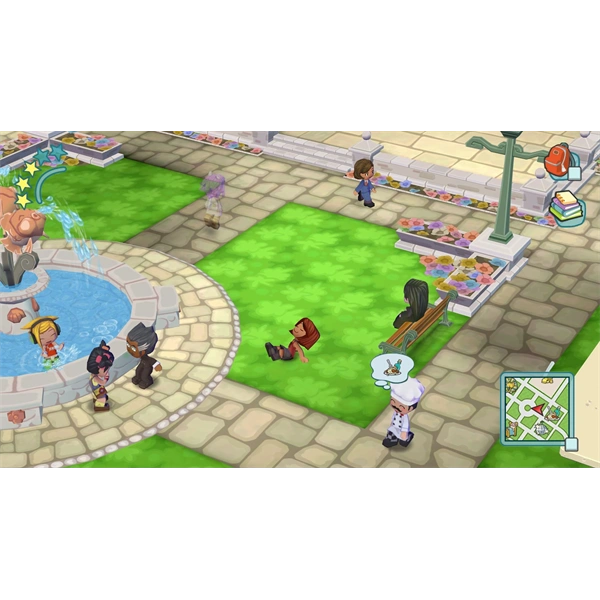600x600 pixels.
Task: Open the orange backpack inventory
Action: tap(557, 159)
